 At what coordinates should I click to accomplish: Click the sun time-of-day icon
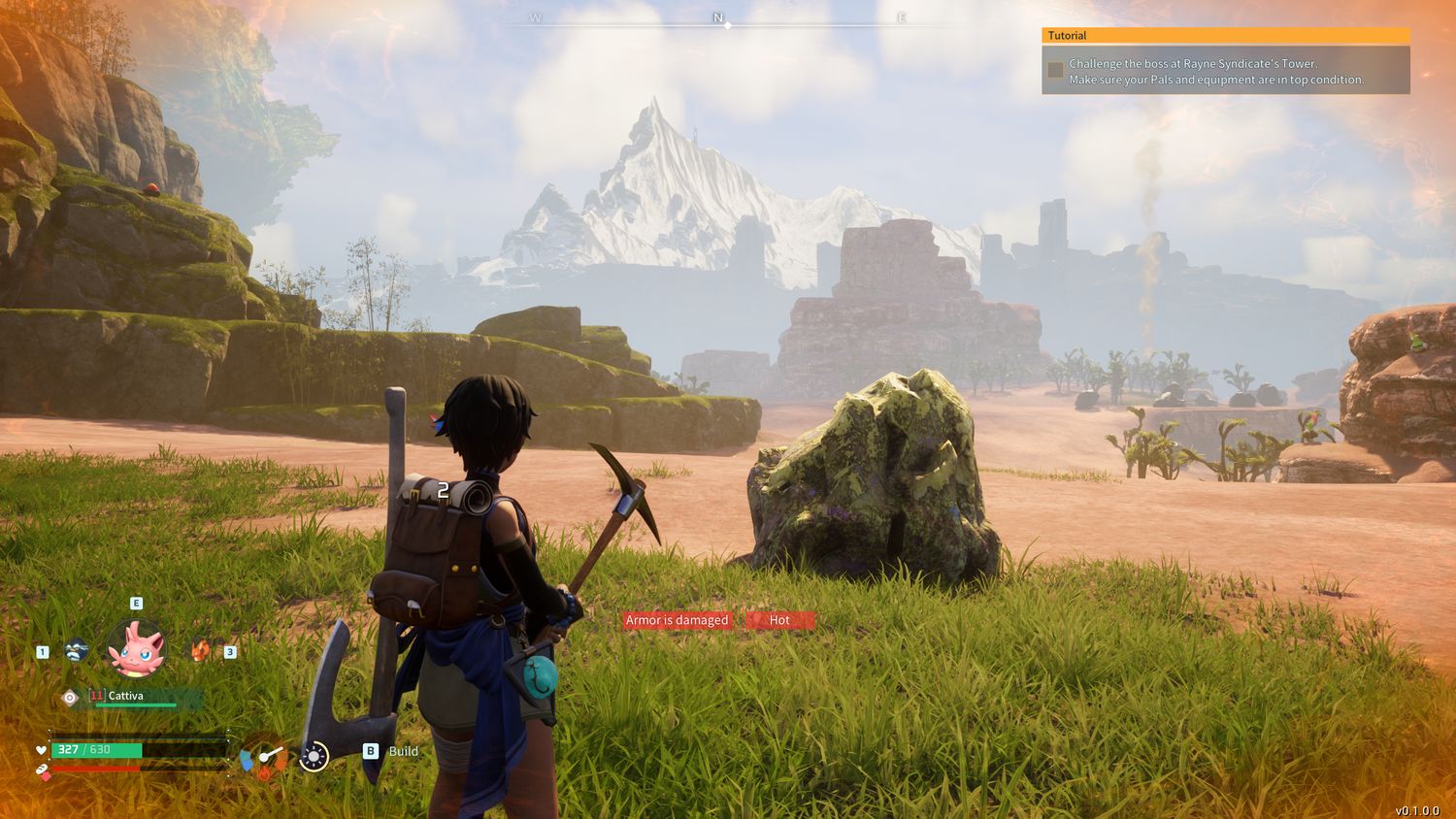pos(314,756)
